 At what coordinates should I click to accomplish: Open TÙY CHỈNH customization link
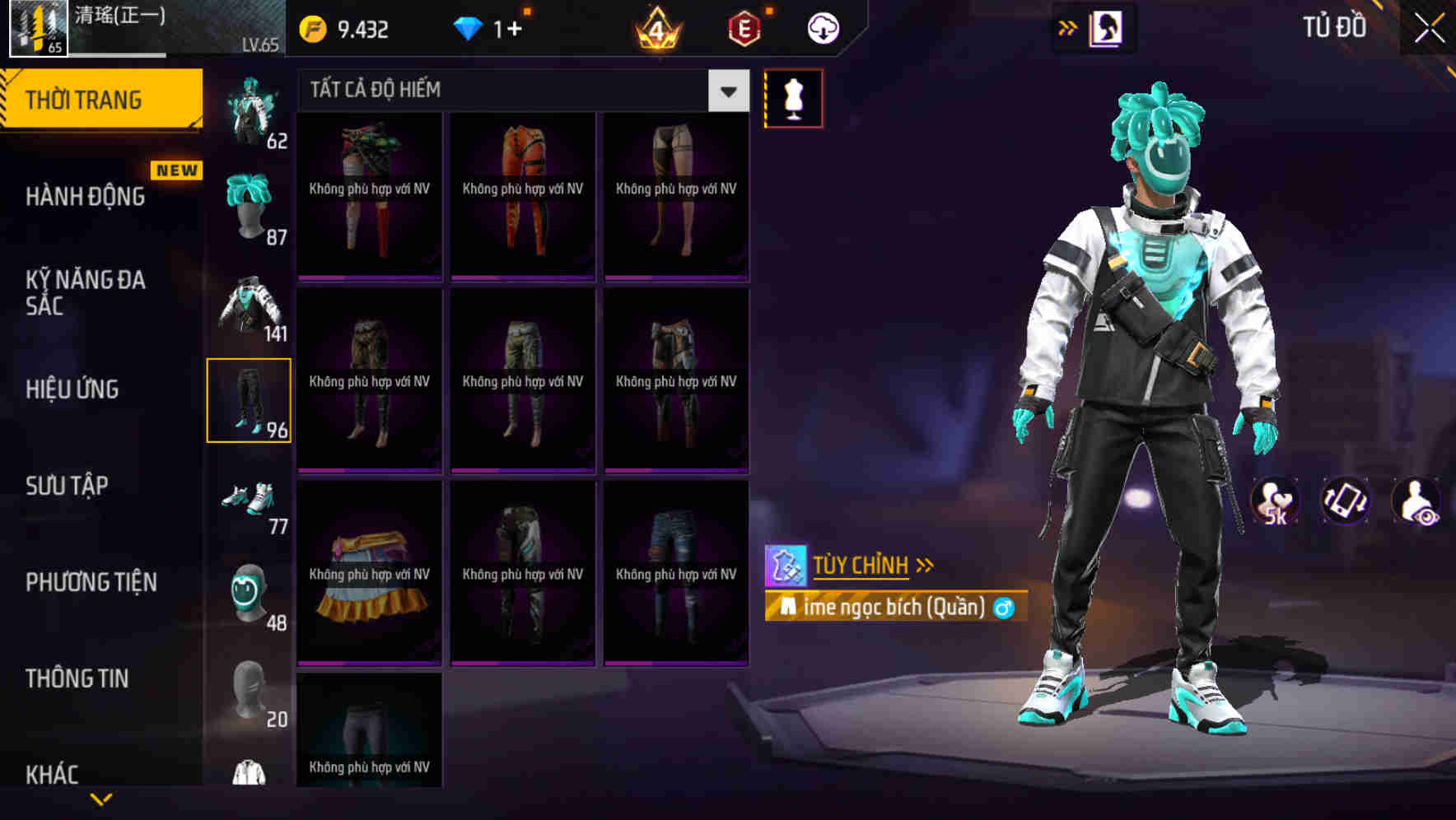[x=862, y=565]
